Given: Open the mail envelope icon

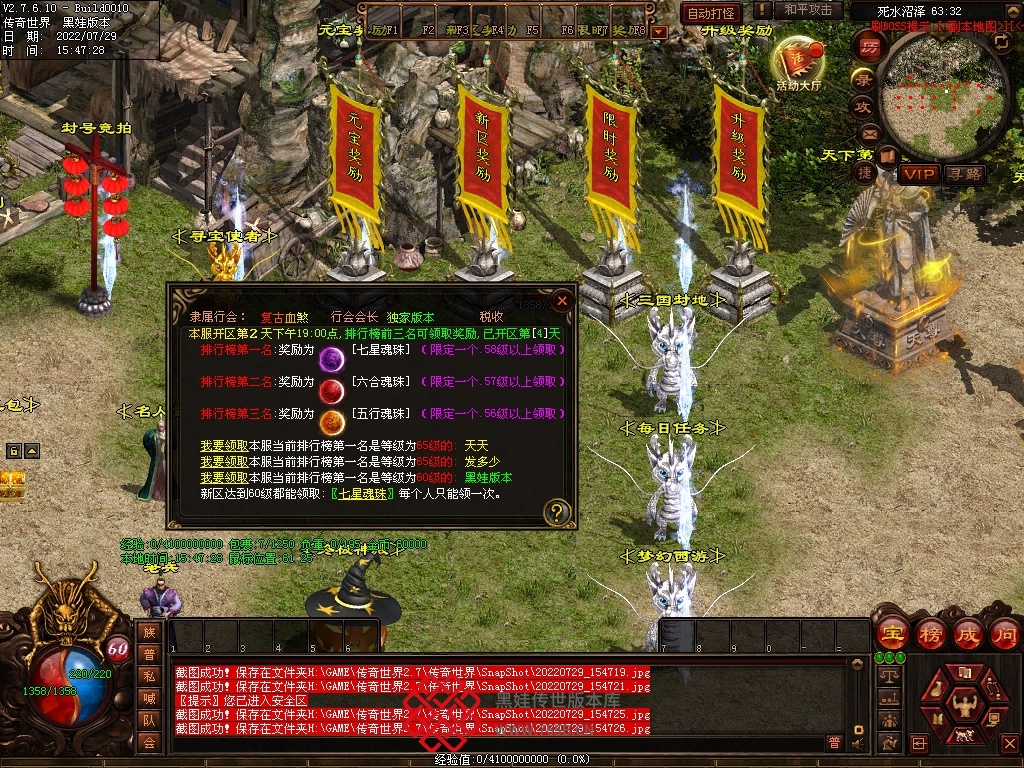Looking at the screenshot, I should (868, 131).
